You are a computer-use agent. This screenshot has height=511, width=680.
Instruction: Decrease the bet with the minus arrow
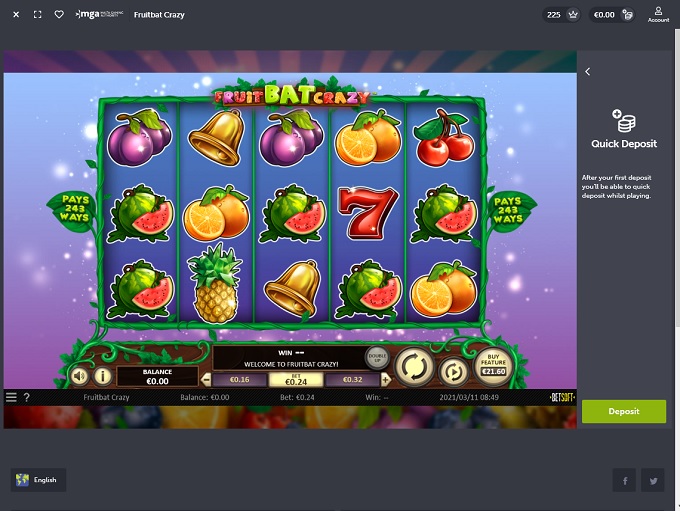[207, 380]
